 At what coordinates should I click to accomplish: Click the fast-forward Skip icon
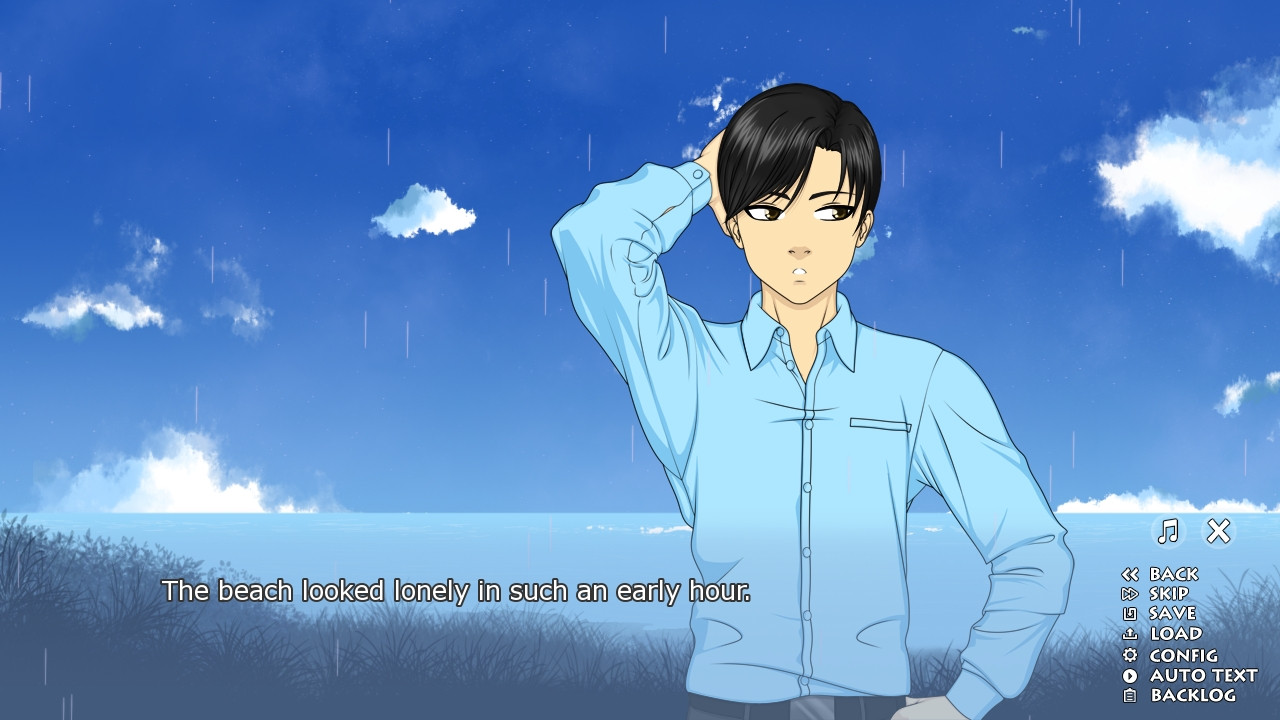(x=1131, y=594)
